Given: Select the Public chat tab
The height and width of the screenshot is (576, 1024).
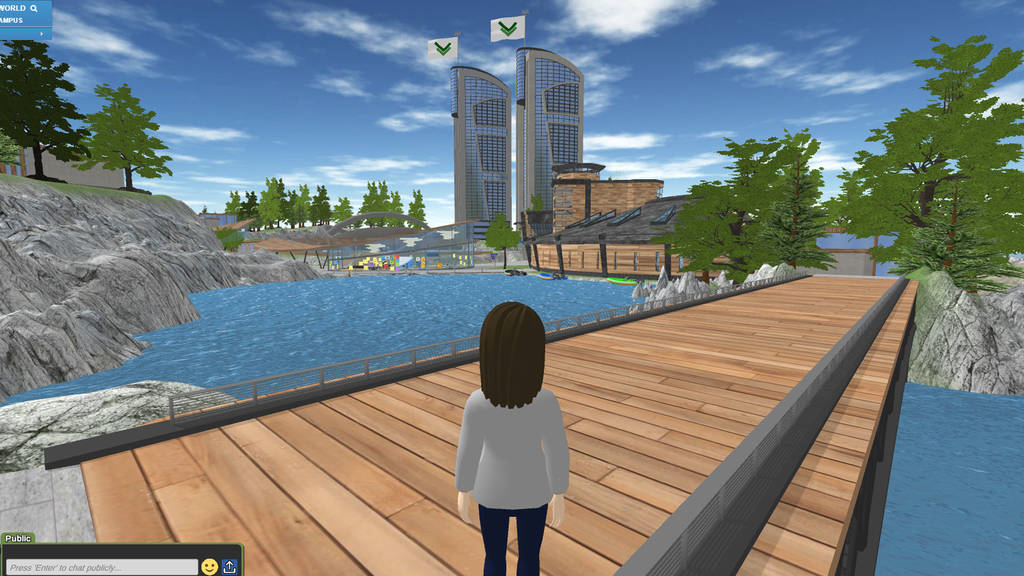Looking at the screenshot, I should click(x=19, y=538).
